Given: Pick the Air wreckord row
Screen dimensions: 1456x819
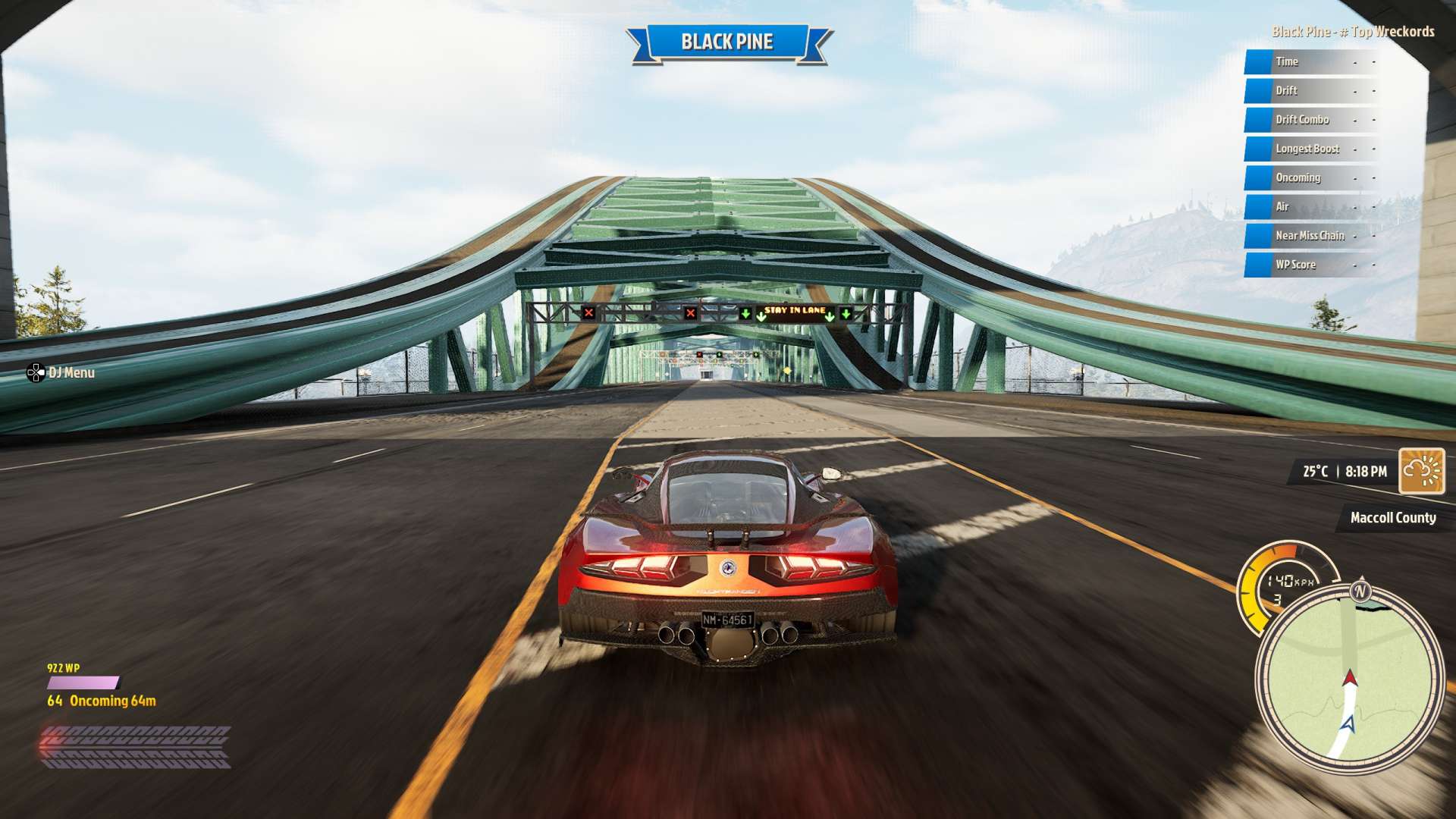Looking at the screenshot, I should click(1312, 206).
